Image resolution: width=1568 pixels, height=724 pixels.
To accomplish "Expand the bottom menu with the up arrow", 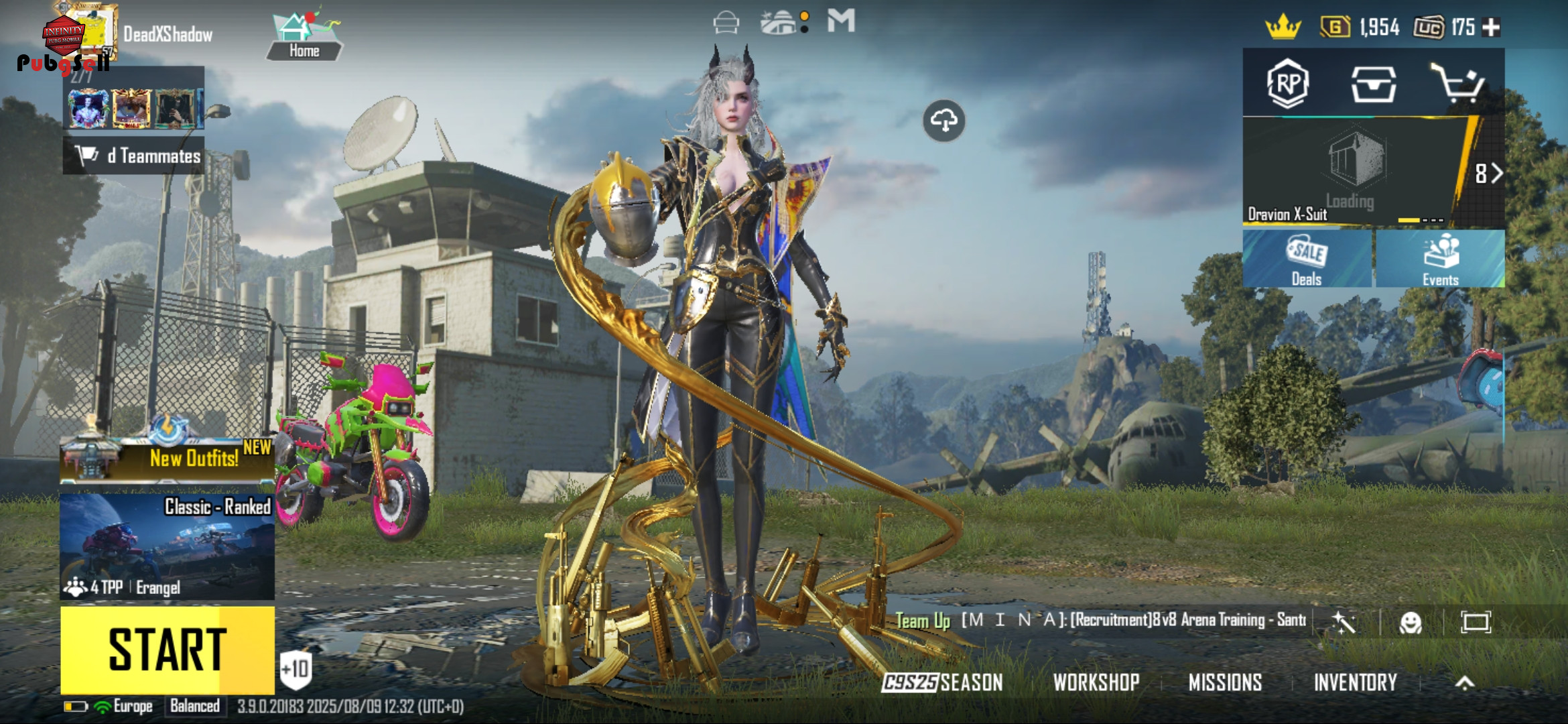I will coord(1465,682).
